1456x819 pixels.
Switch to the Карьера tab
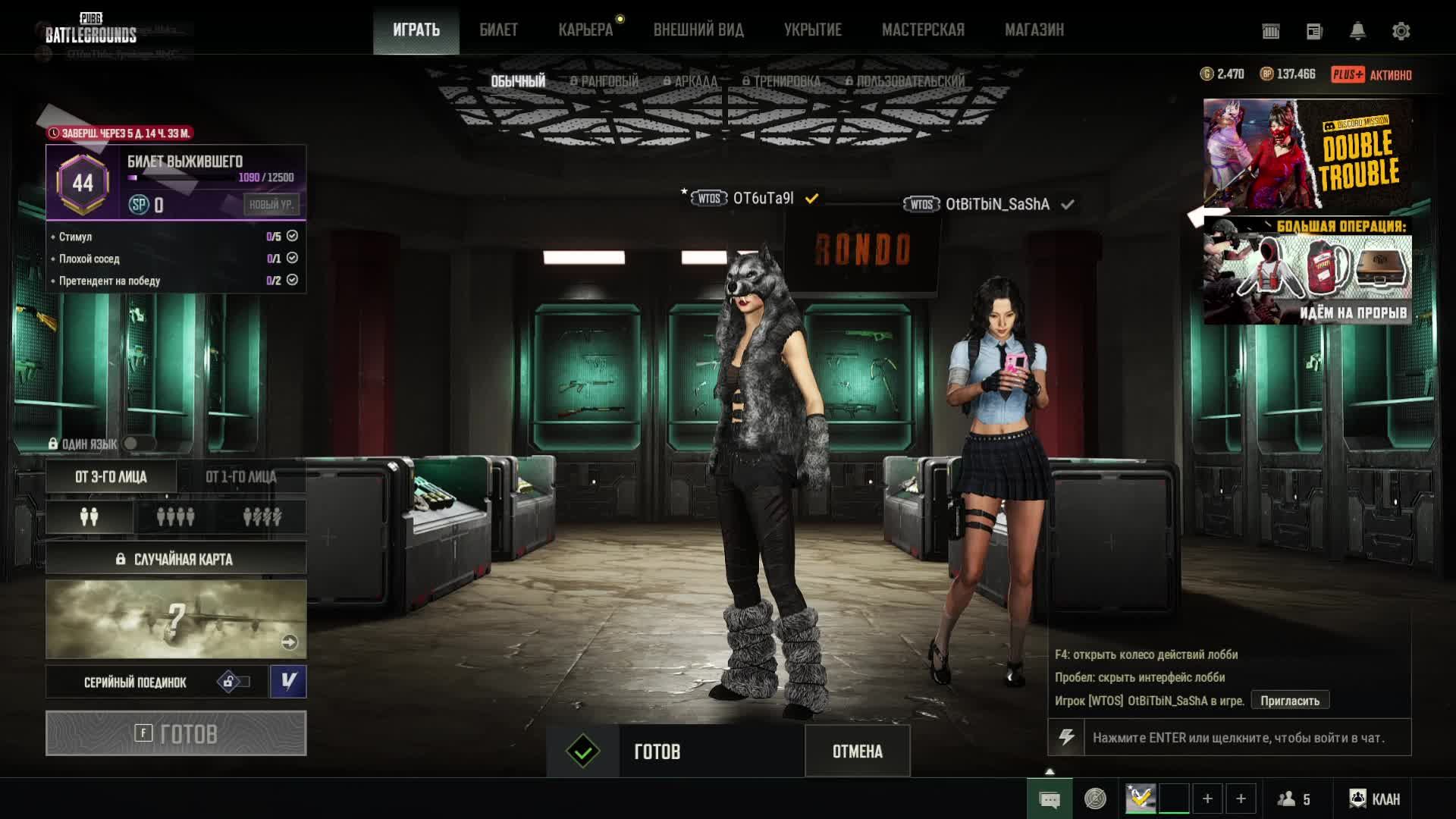click(585, 30)
